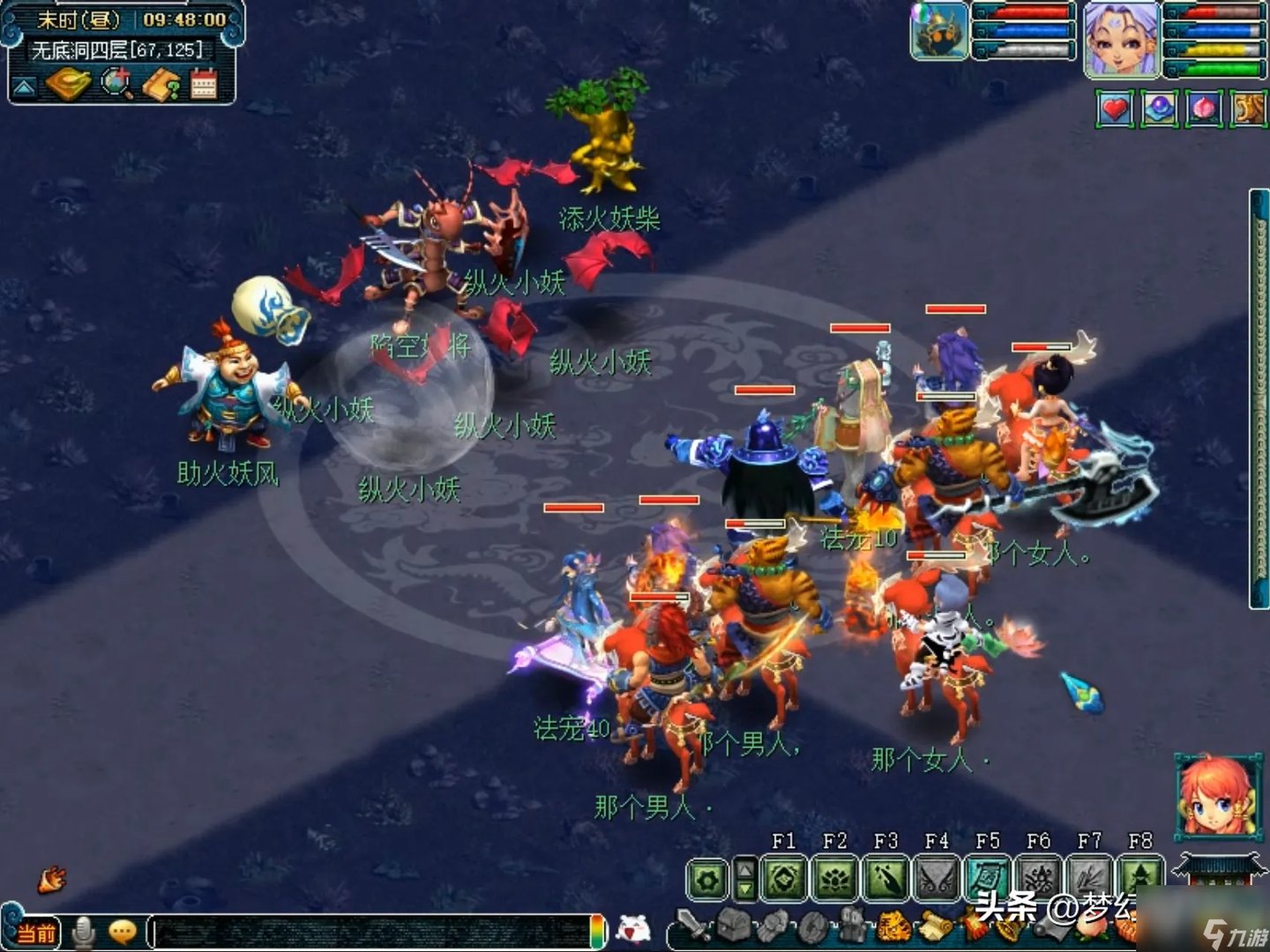Open the sword icon in bottom toolbar
1270x952 pixels.
692,926
